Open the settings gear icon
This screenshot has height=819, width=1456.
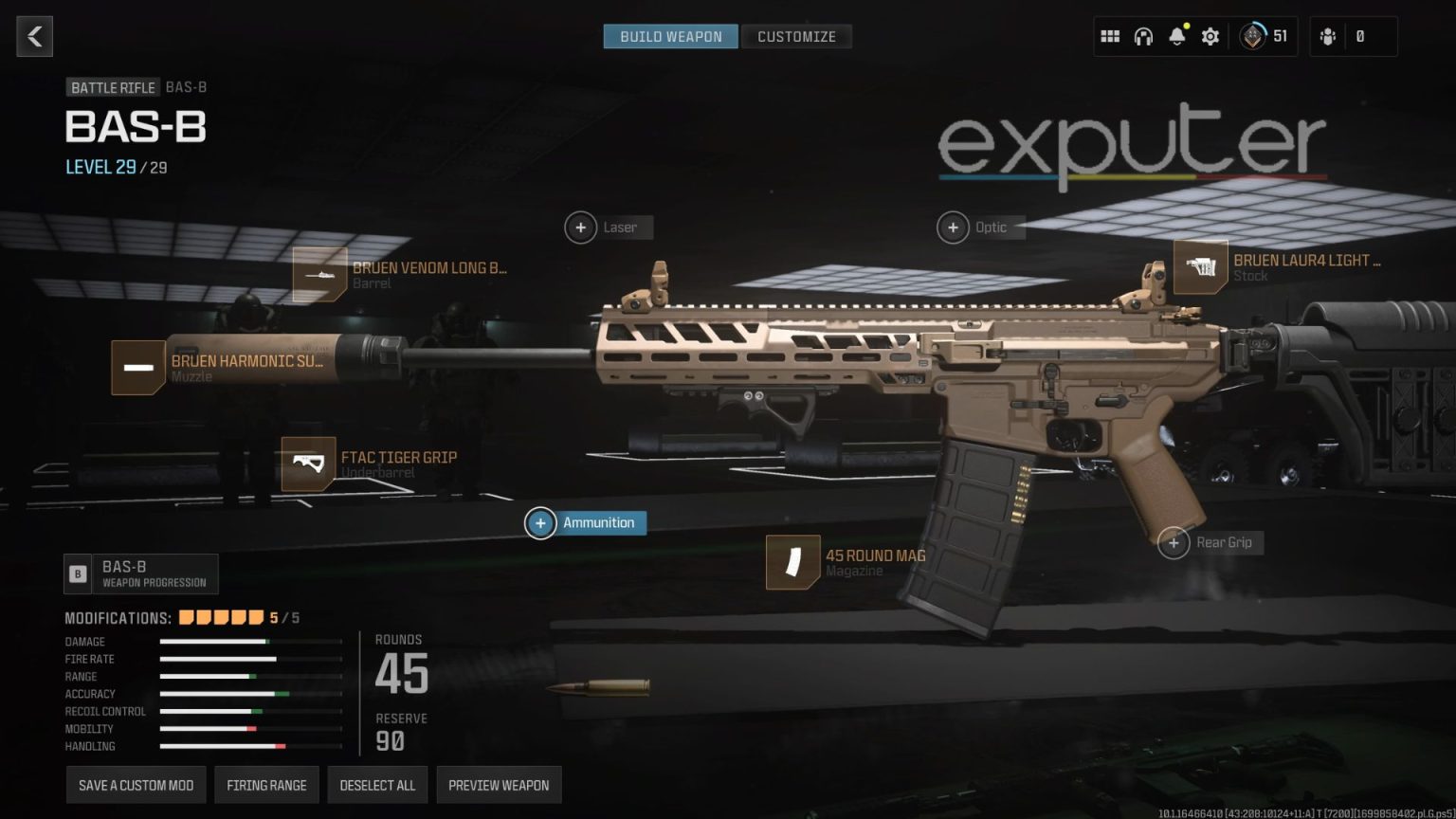[1209, 35]
